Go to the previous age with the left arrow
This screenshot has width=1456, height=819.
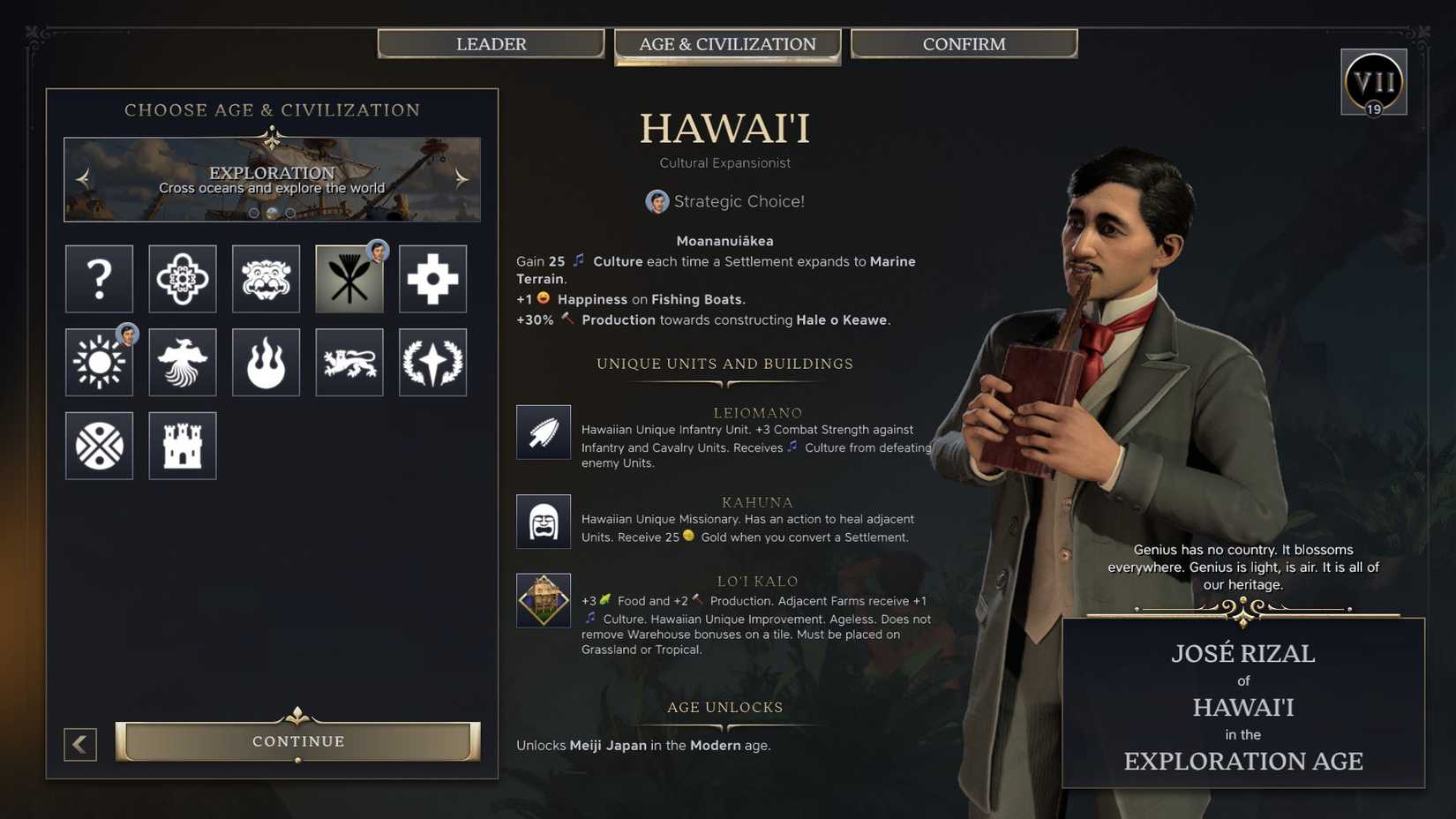(x=82, y=178)
